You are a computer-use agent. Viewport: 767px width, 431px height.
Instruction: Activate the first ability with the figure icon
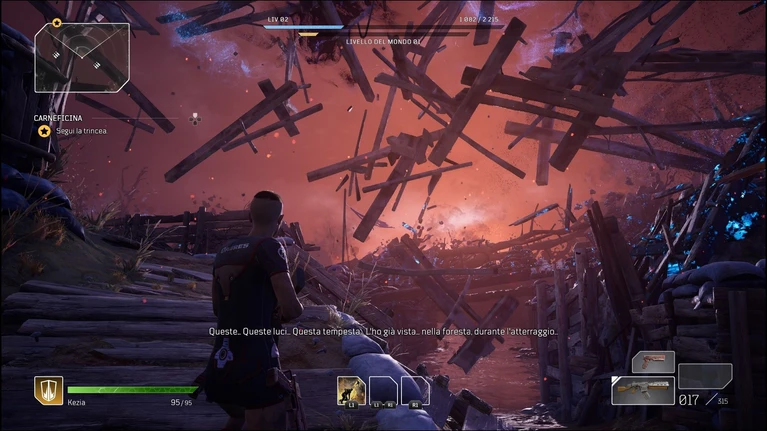tap(350, 390)
